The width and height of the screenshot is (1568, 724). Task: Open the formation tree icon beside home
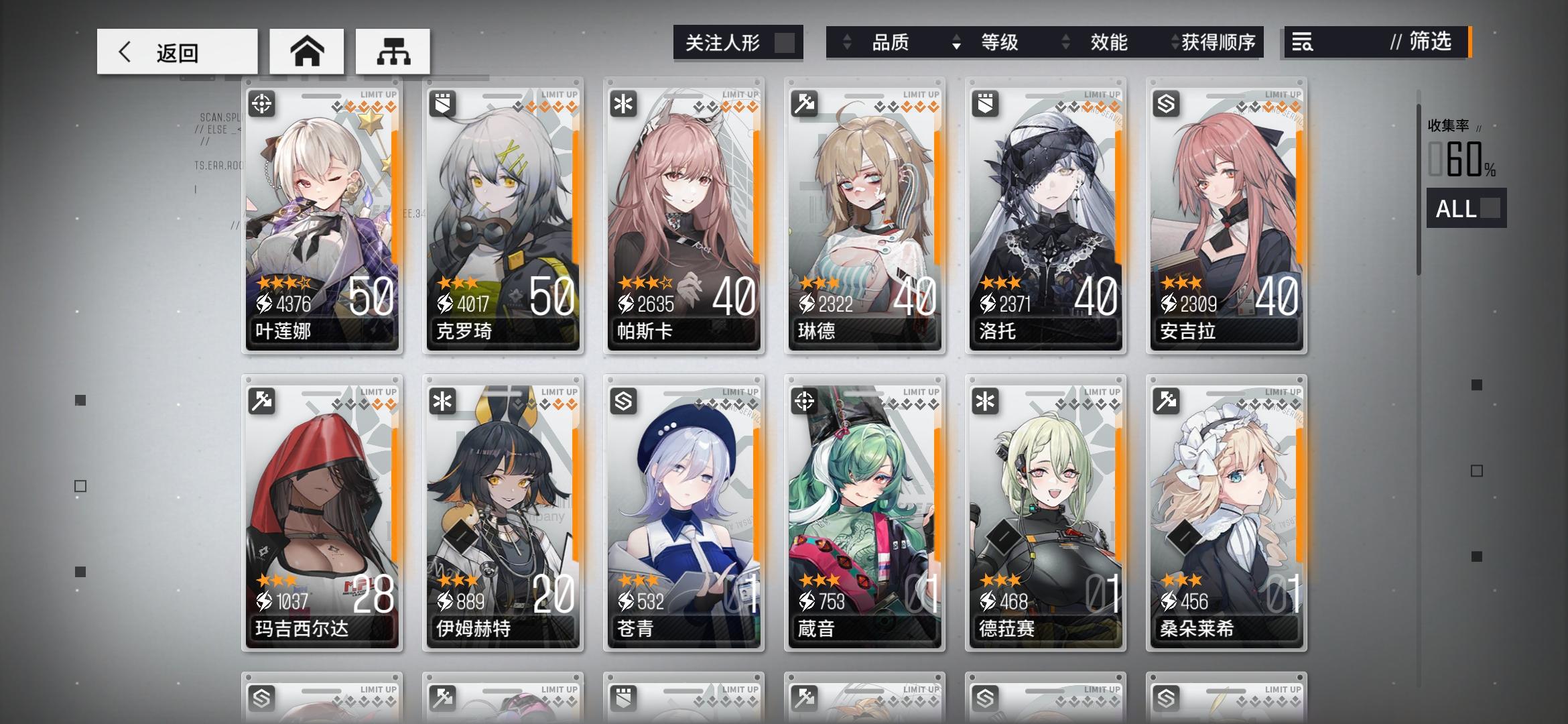click(393, 50)
